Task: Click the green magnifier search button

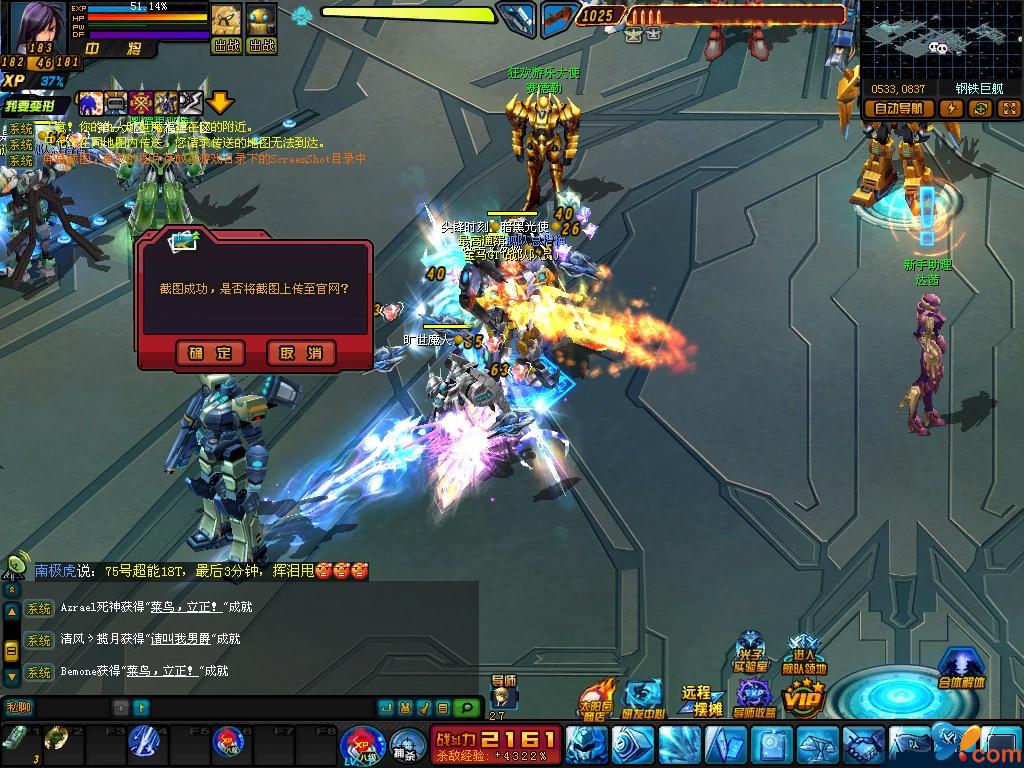Action: coord(466,708)
